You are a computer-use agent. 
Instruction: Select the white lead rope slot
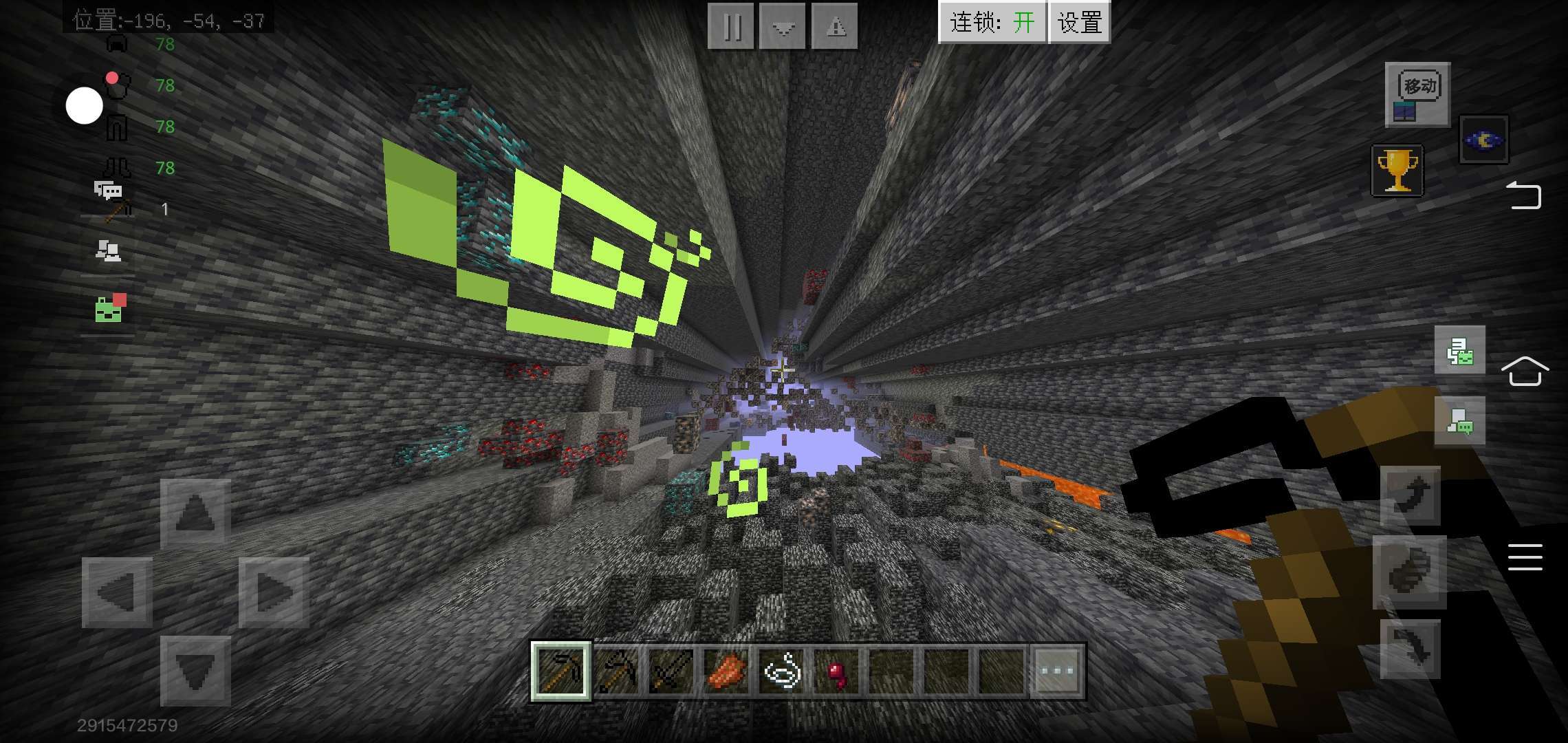782,670
